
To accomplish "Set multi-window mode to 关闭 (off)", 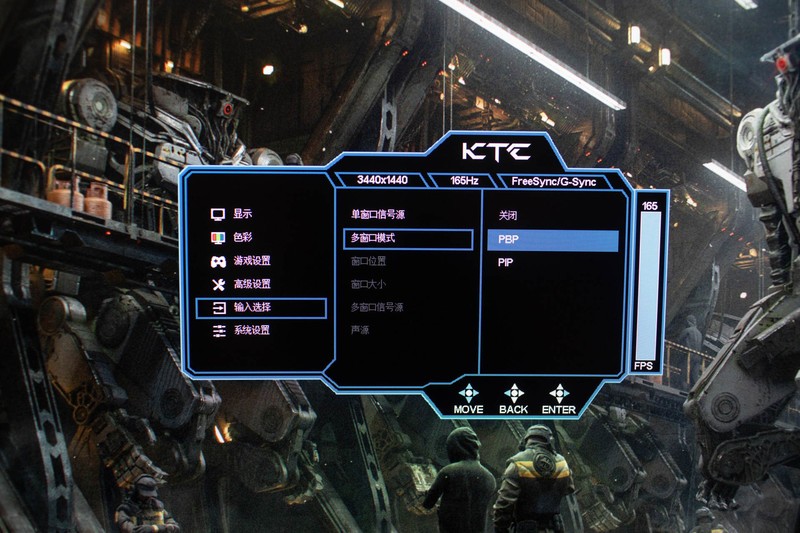I will [x=508, y=216].
